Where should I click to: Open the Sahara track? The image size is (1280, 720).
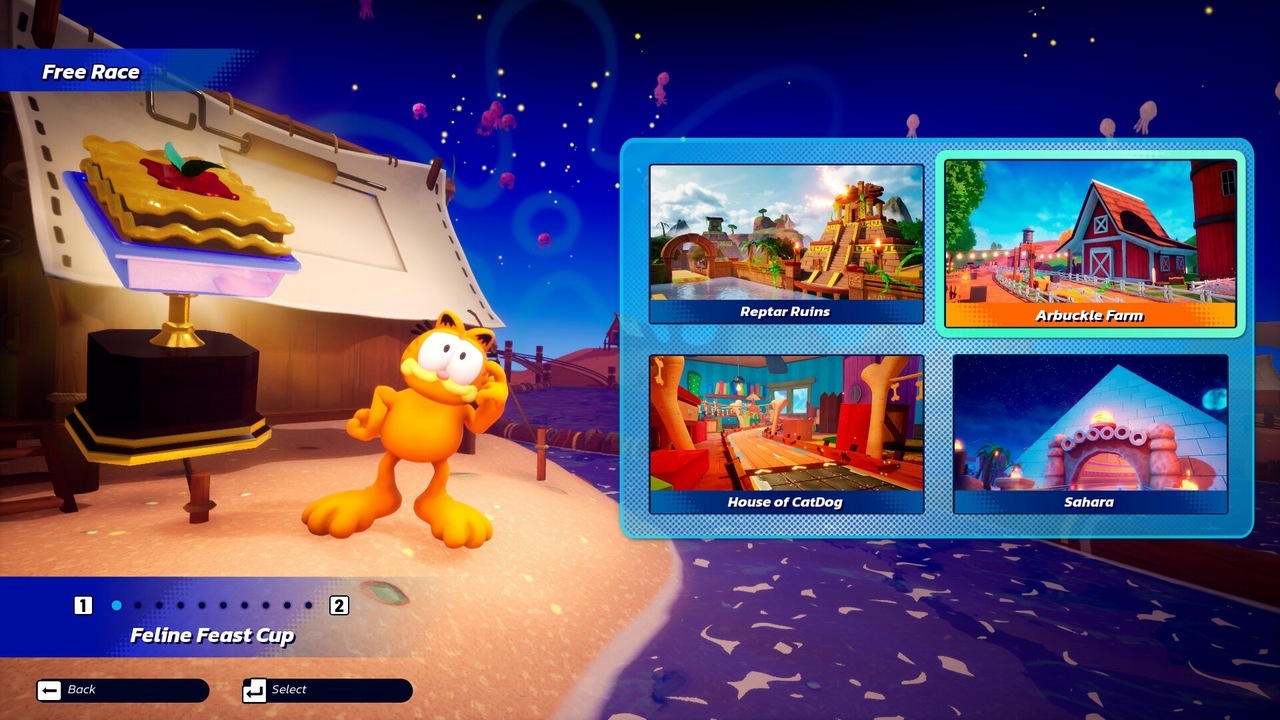[1090, 433]
